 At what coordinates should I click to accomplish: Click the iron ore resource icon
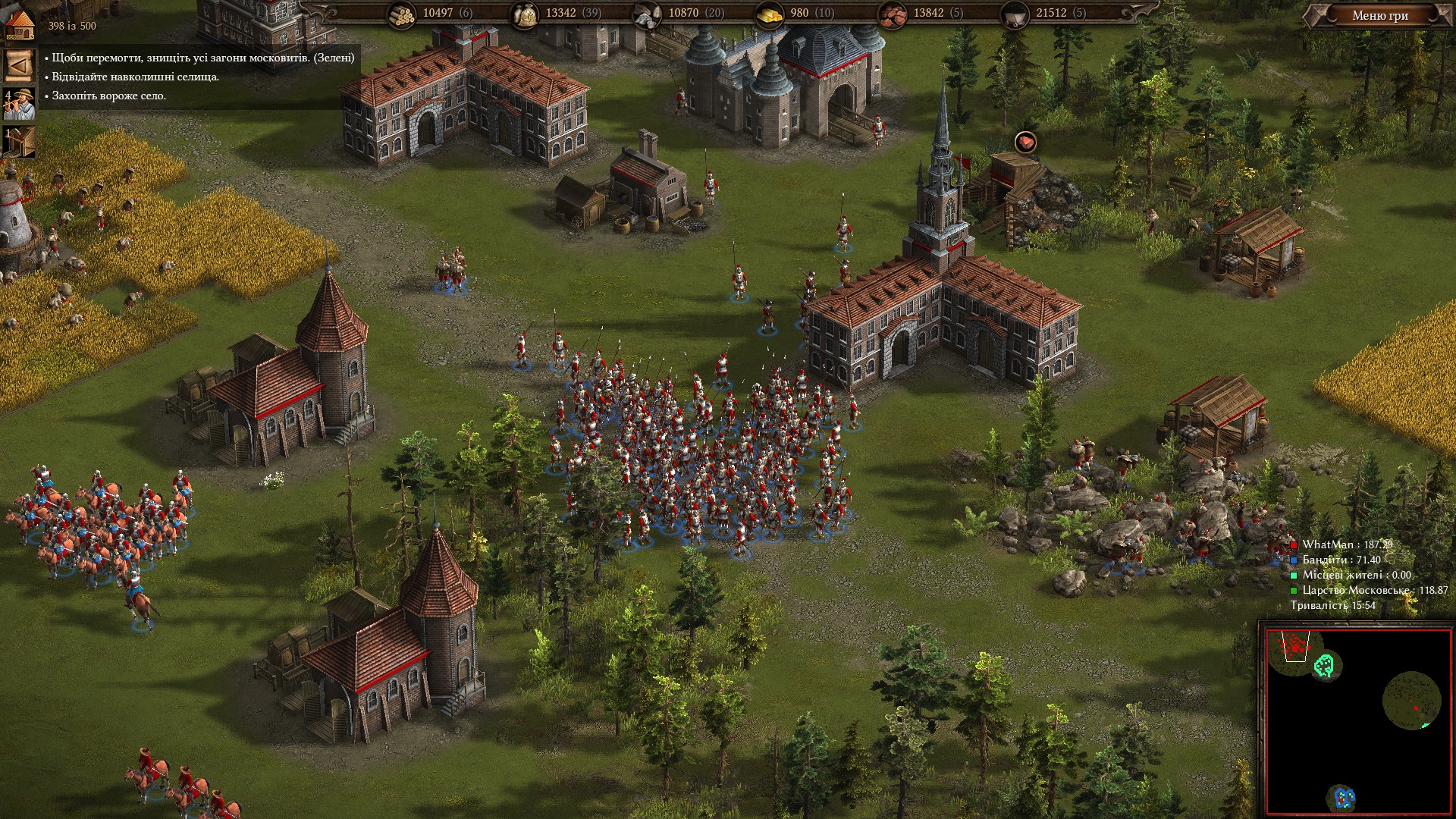(x=893, y=14)
